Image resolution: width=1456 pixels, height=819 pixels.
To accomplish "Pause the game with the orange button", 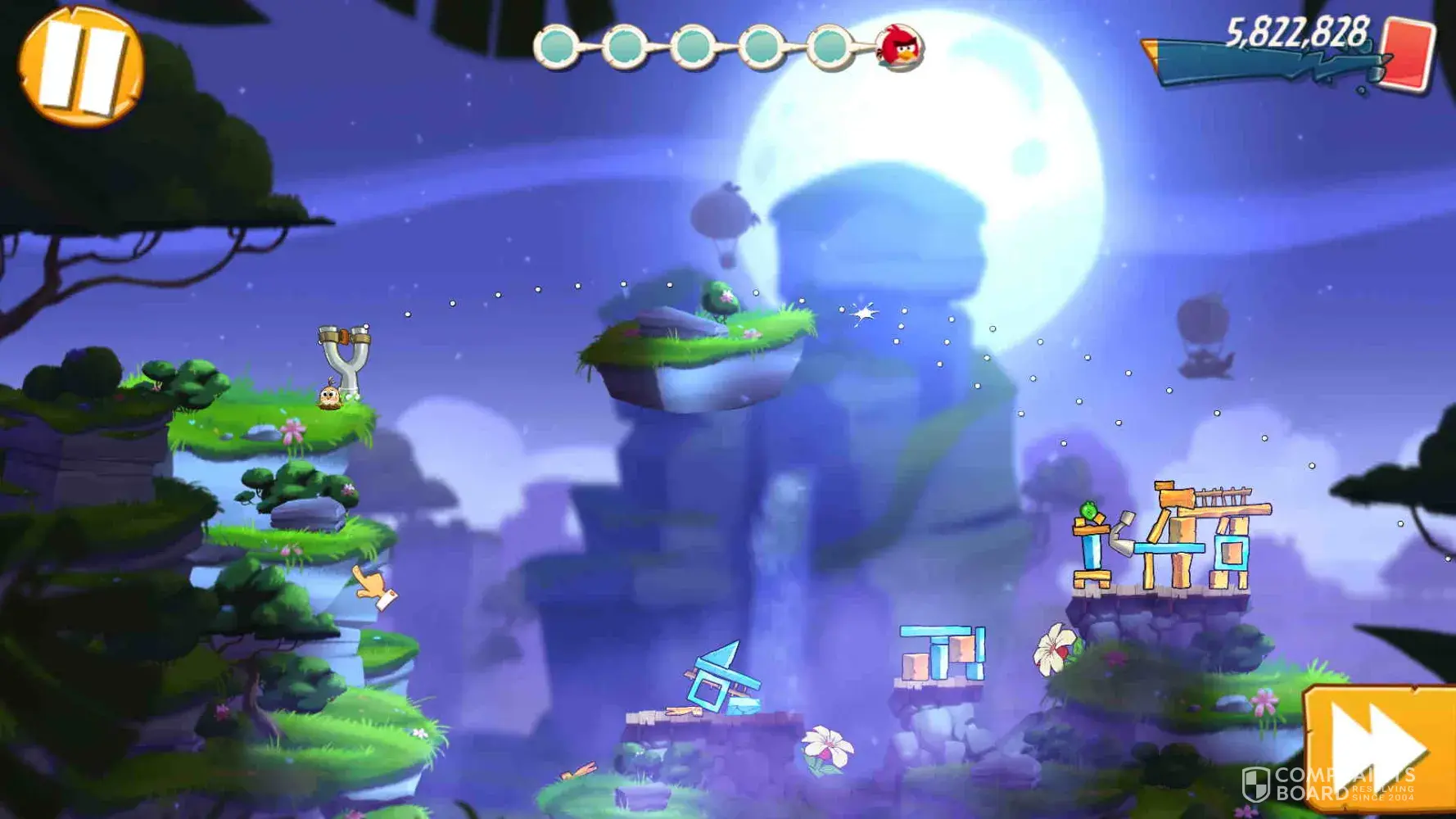I will click(x=80, y=67).
